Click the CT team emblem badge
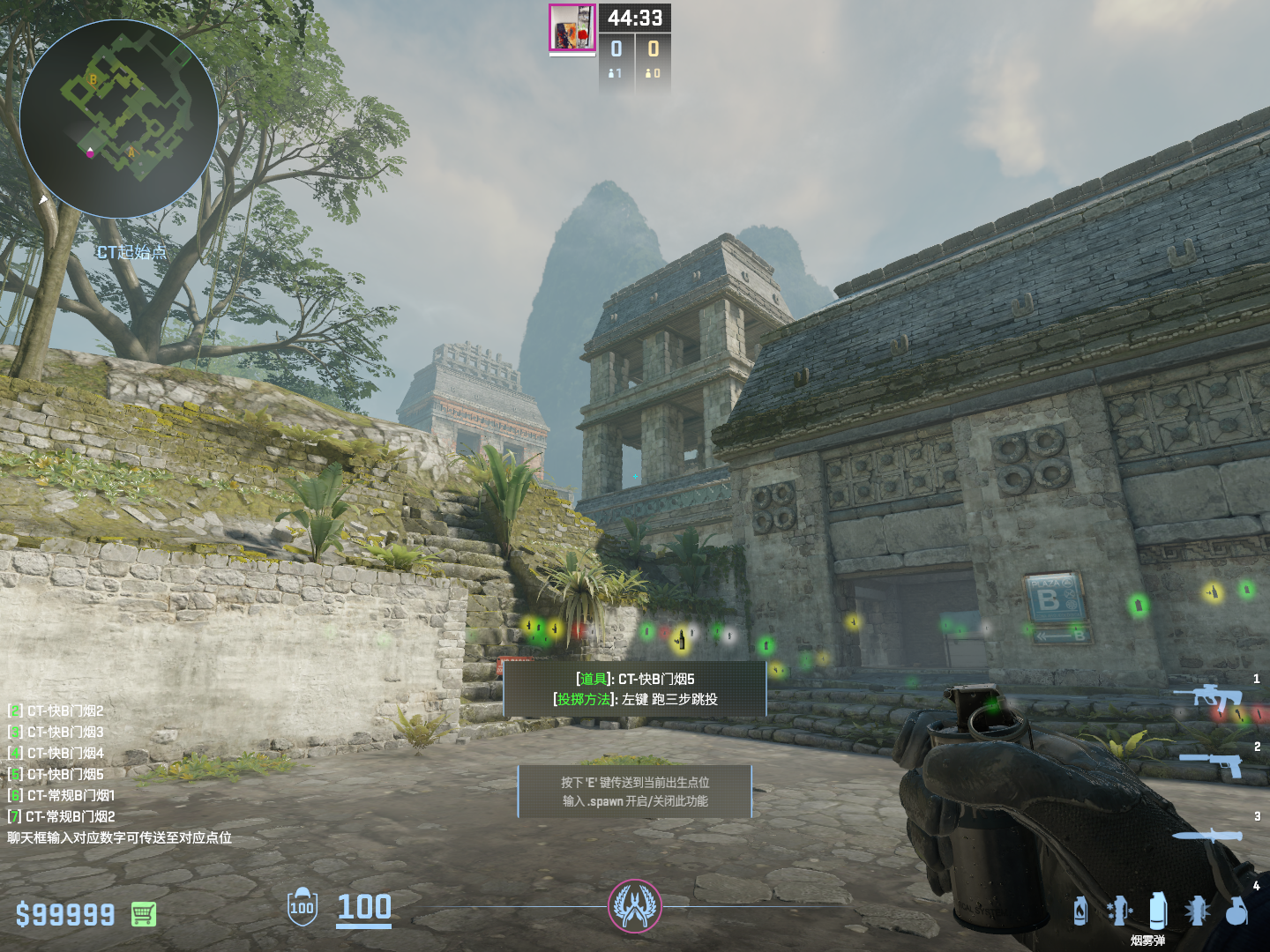Screen dimensions: 1270x952 coord(634,906)
